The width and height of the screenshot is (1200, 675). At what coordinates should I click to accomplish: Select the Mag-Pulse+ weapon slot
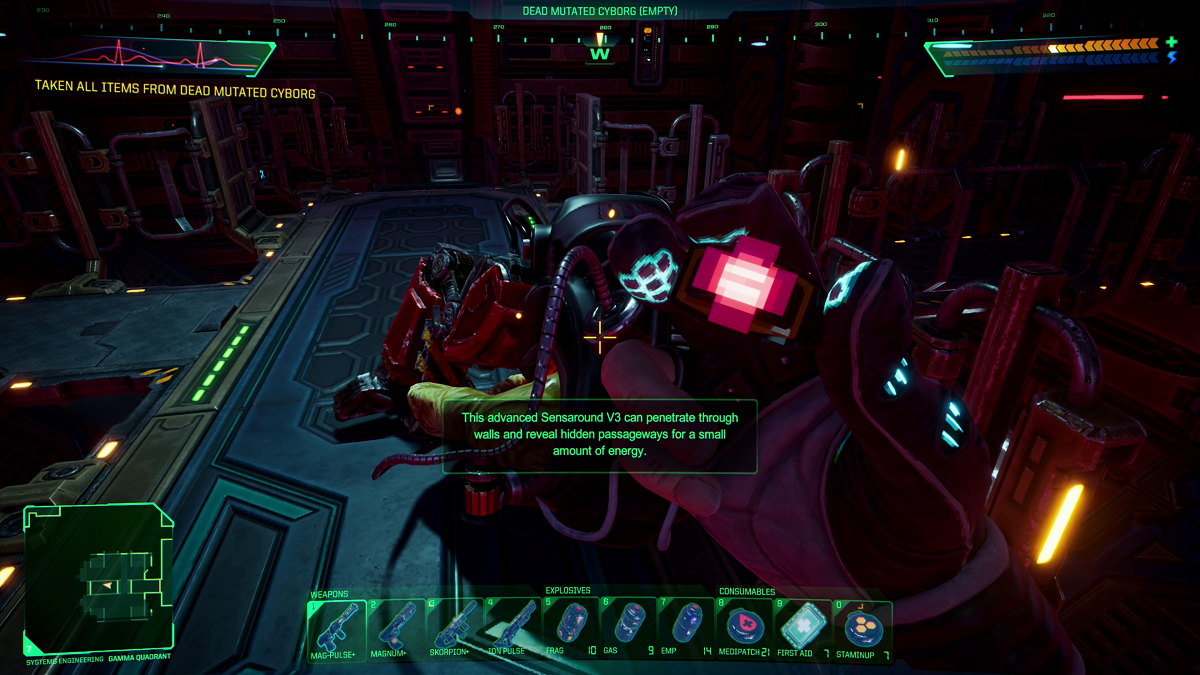337,629
